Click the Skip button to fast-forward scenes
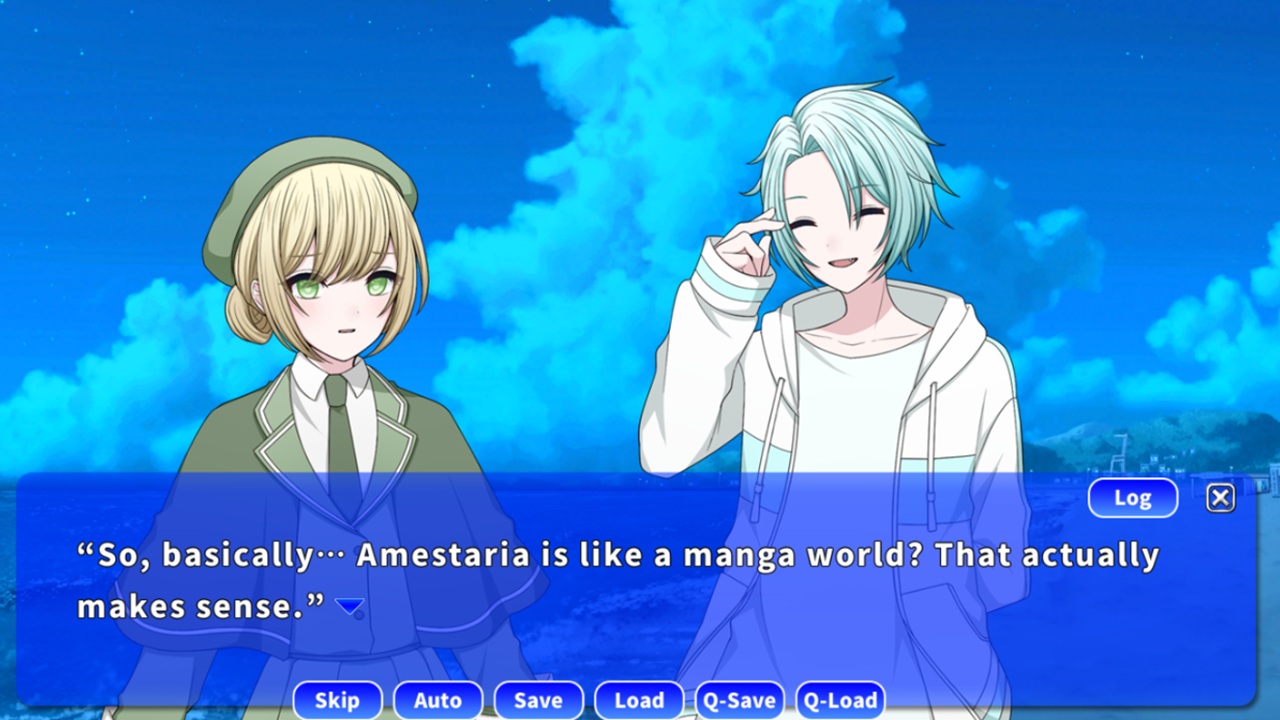Viewport: 1280px width, 720px height. point(337,700)
